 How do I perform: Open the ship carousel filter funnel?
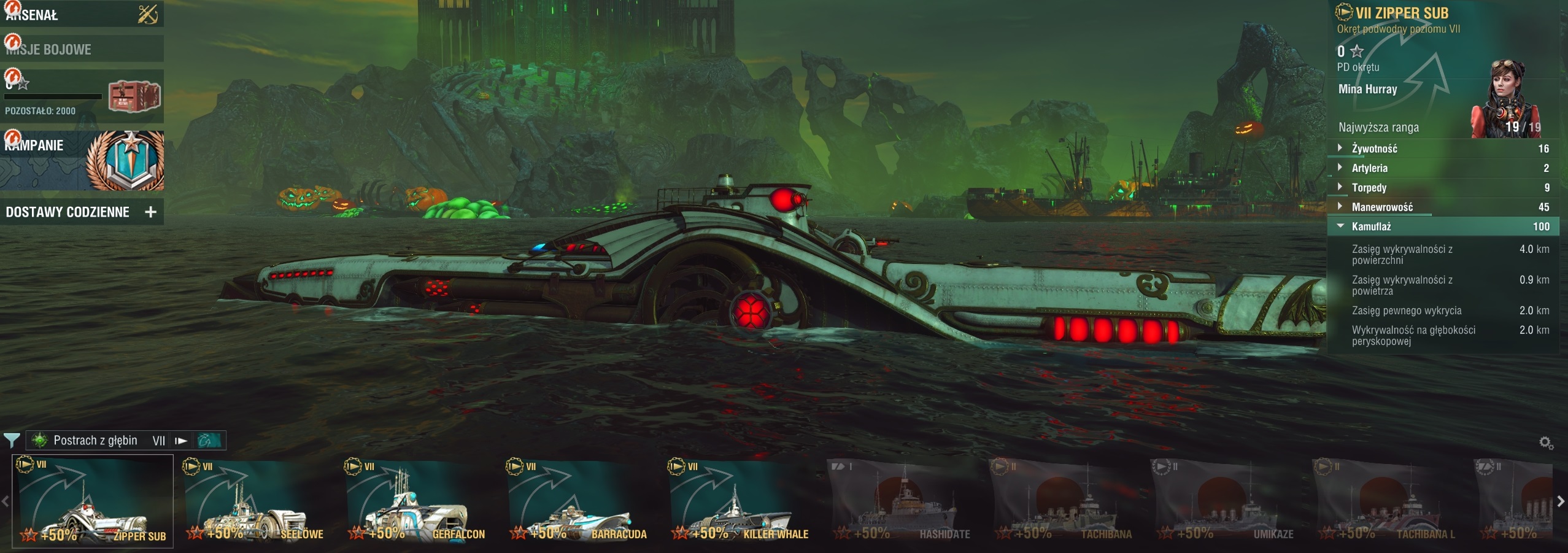[x=12, y=440]
